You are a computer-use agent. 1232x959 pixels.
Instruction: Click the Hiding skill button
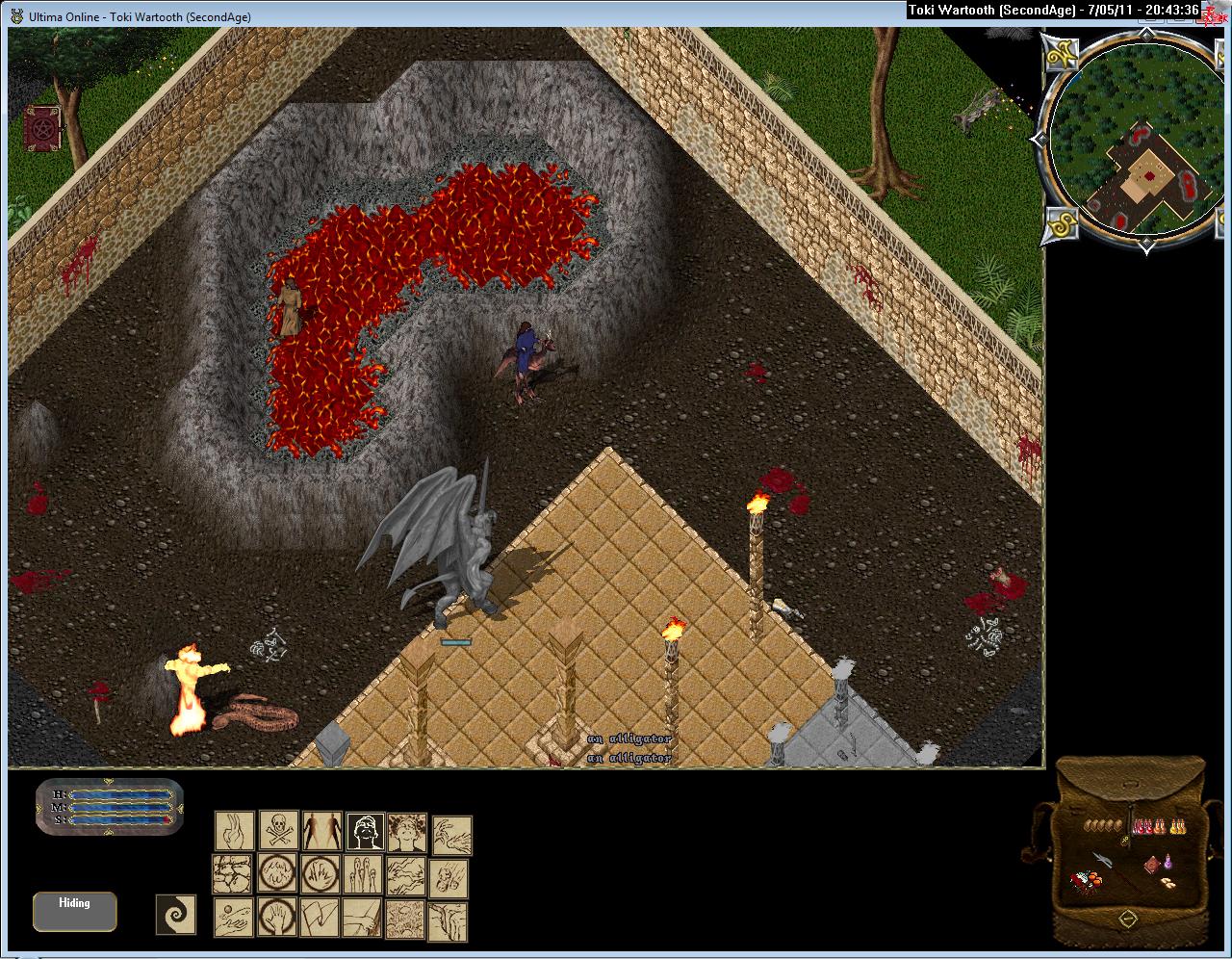point(74,911)
